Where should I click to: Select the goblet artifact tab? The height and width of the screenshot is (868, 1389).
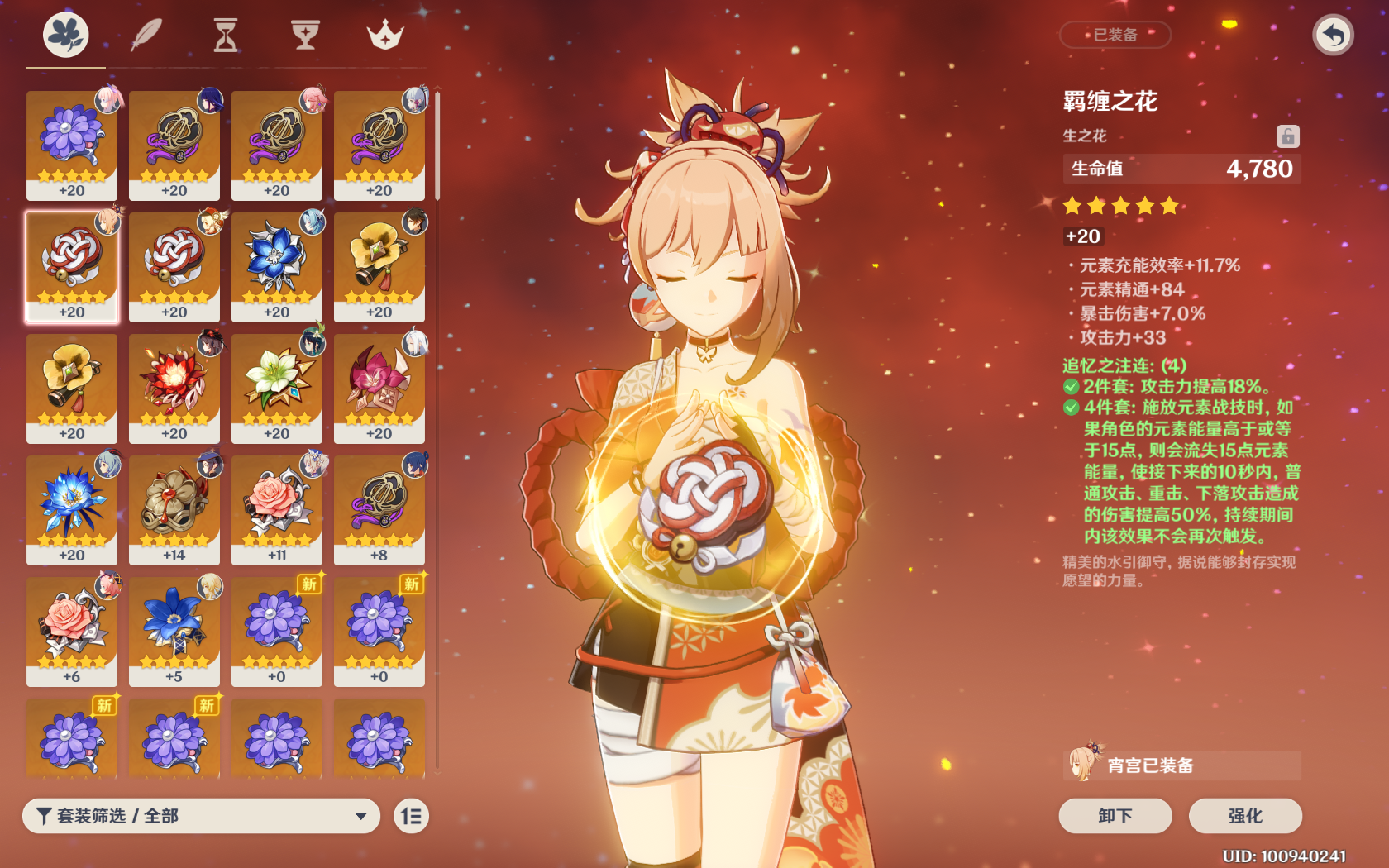point(305,36)
